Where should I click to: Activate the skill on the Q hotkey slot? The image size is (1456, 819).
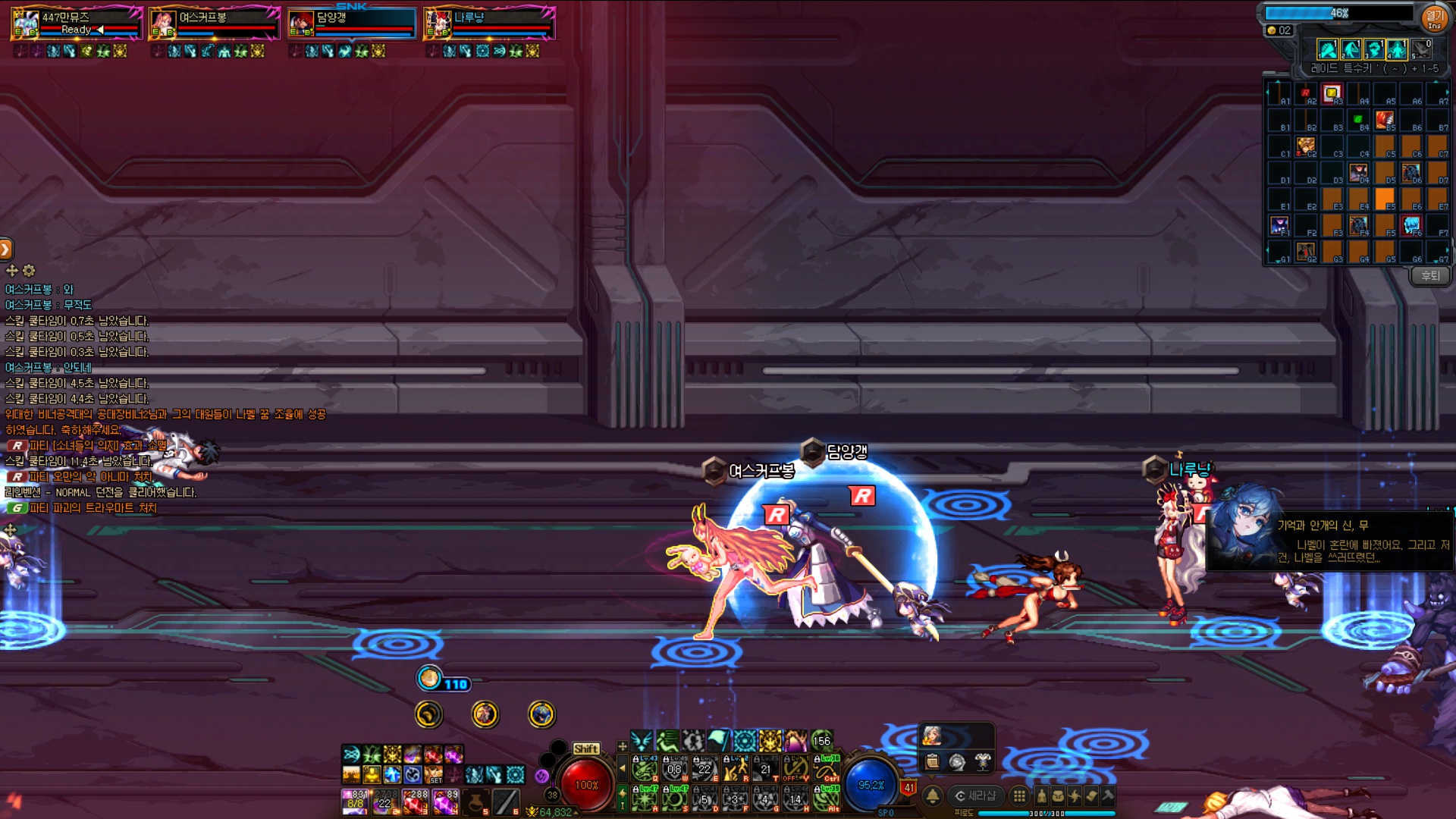[645, 770]
